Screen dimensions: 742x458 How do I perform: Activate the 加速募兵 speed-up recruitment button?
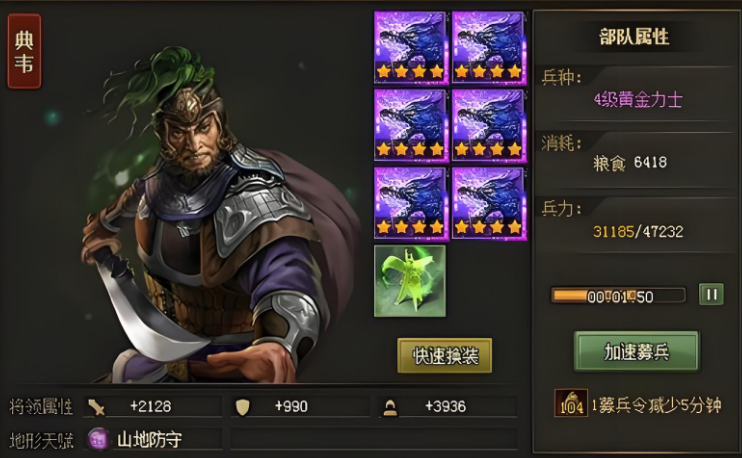click(636, 351)
